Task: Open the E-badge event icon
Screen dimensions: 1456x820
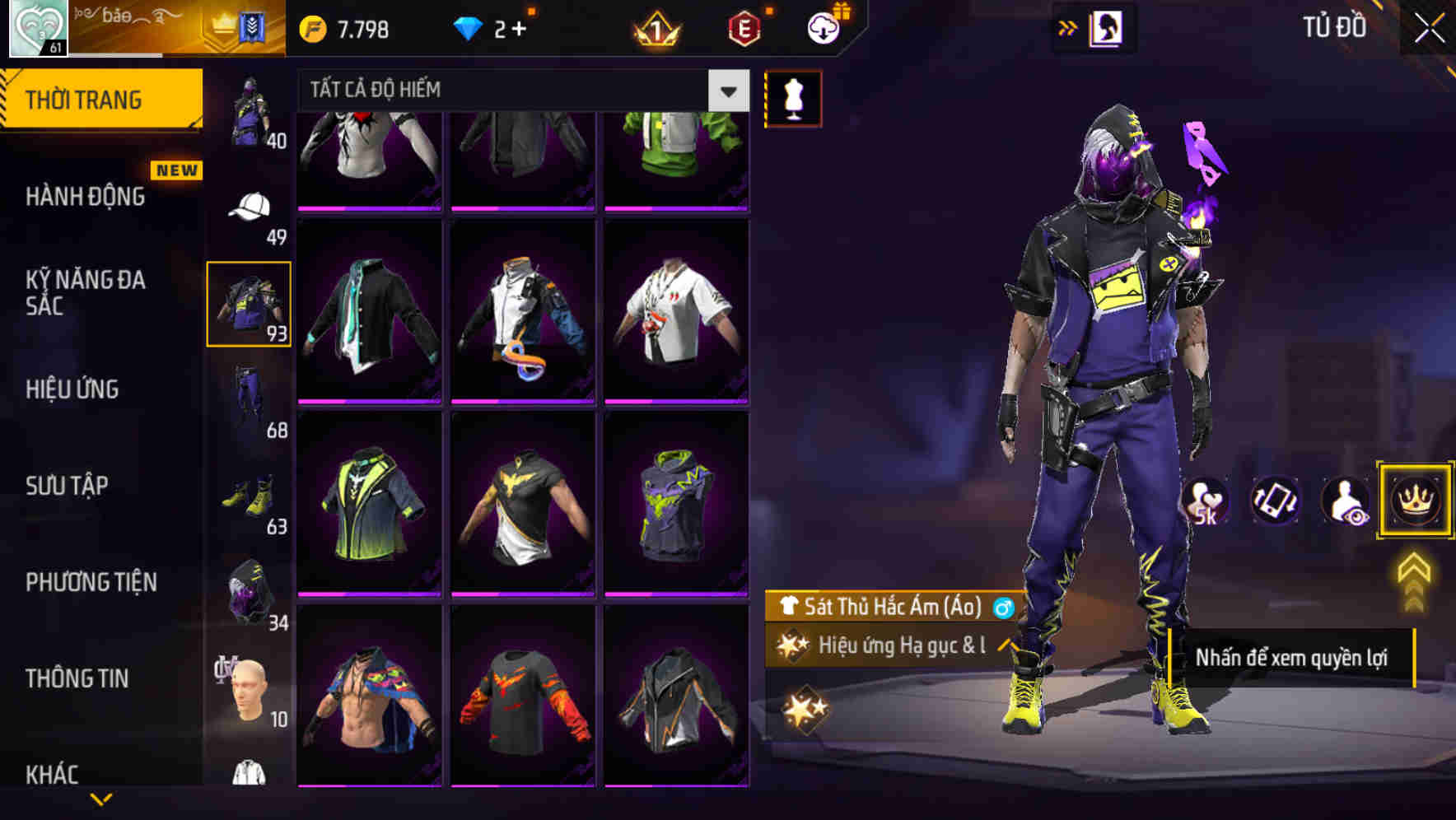Action: (x=741, y=26)
